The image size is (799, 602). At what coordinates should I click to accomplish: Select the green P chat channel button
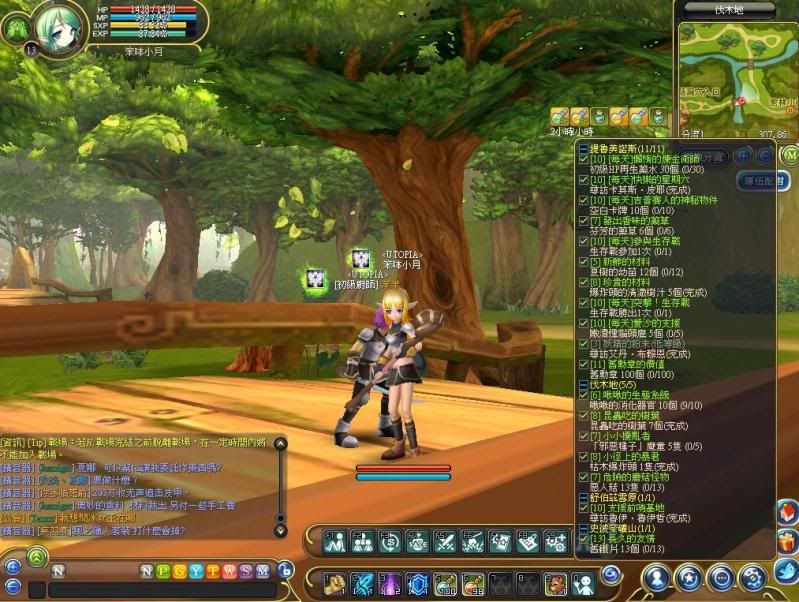[163, 571]
